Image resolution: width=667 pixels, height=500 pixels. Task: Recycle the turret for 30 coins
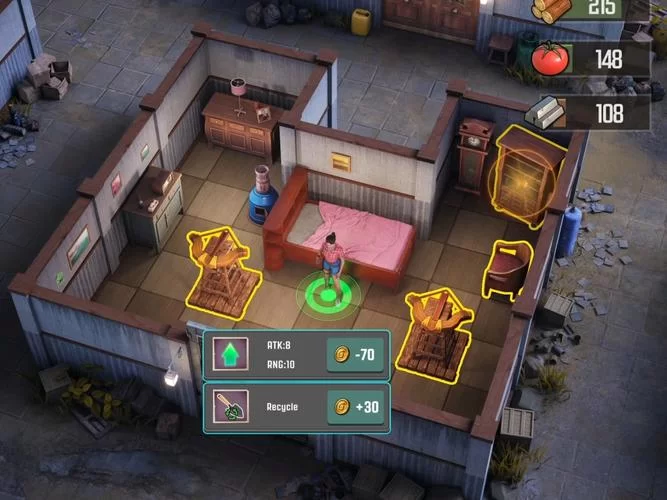355,407
